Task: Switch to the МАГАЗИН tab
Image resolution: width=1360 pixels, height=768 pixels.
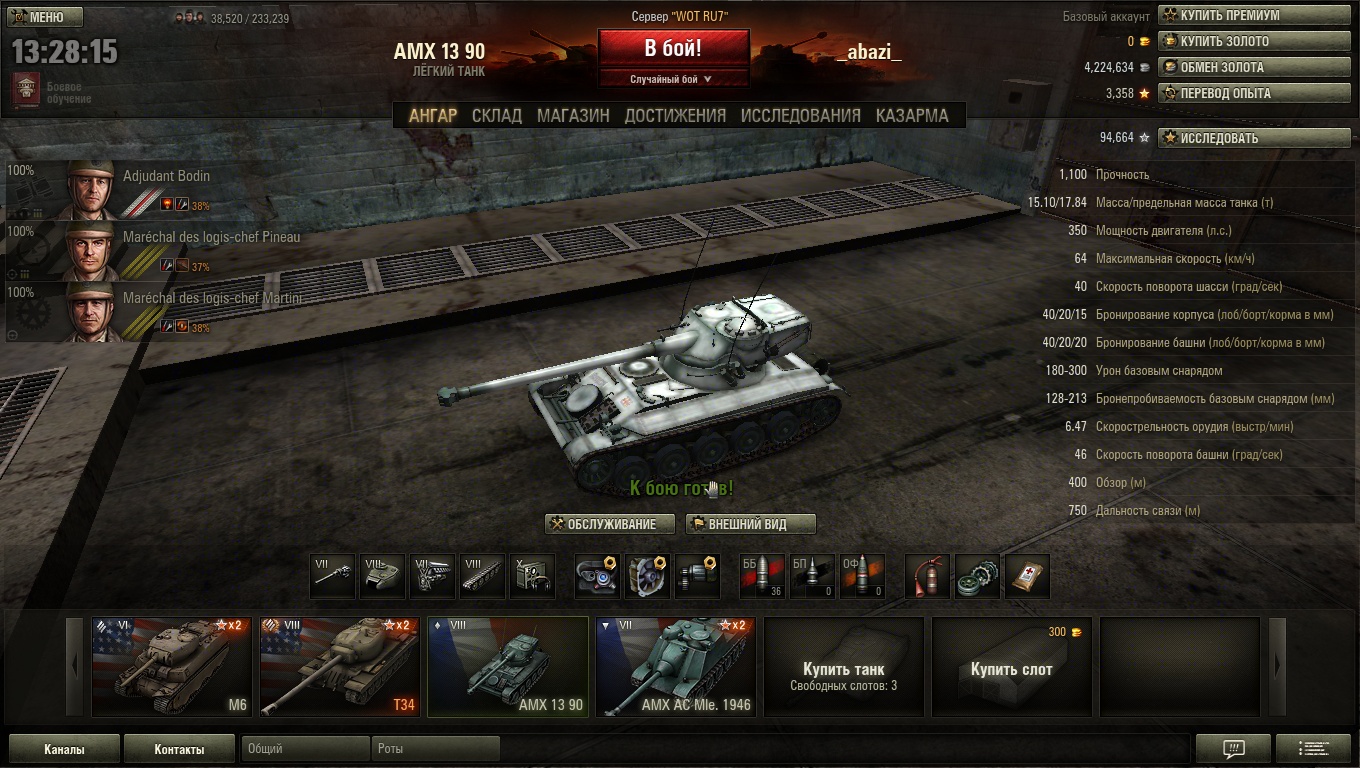Action: click(573, 115)
